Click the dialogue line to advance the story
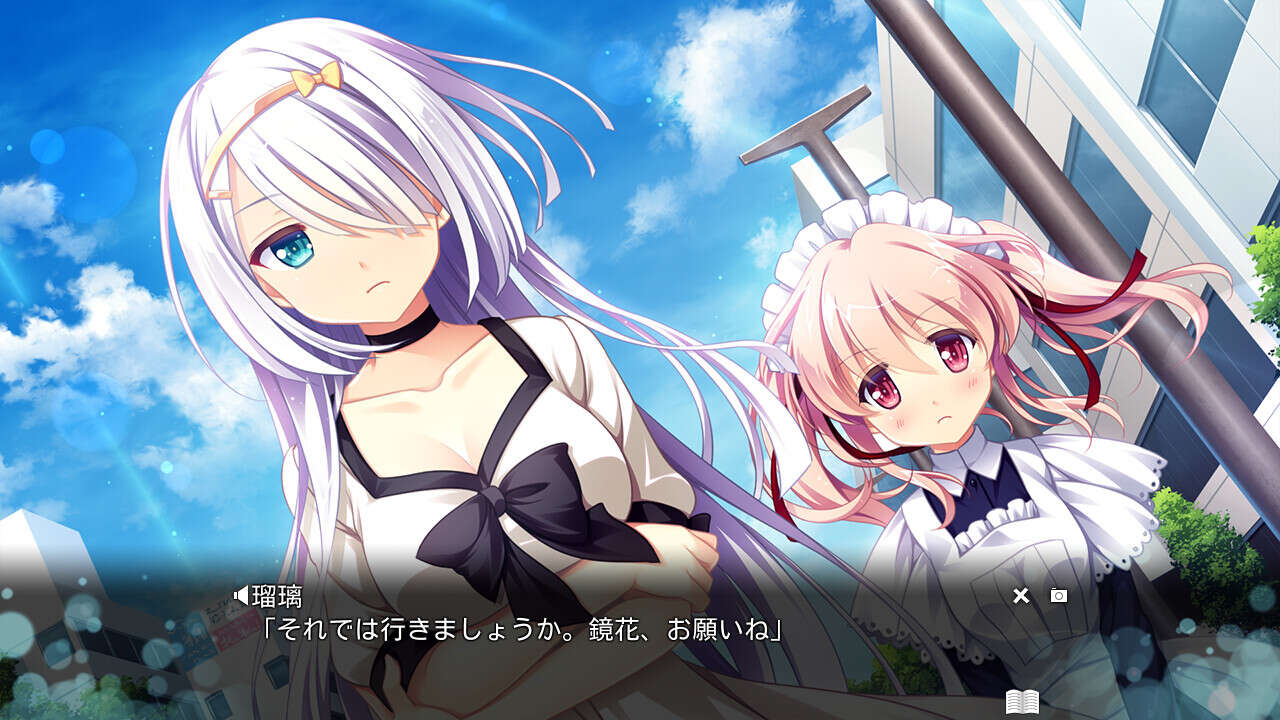 pyautogui.click(x=520, y=630)
